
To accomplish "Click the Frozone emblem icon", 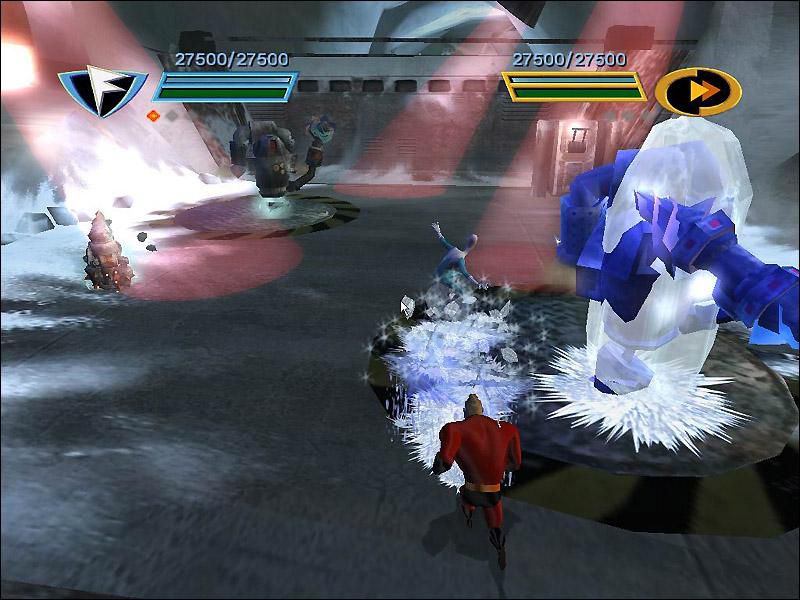I will point(101,88).
